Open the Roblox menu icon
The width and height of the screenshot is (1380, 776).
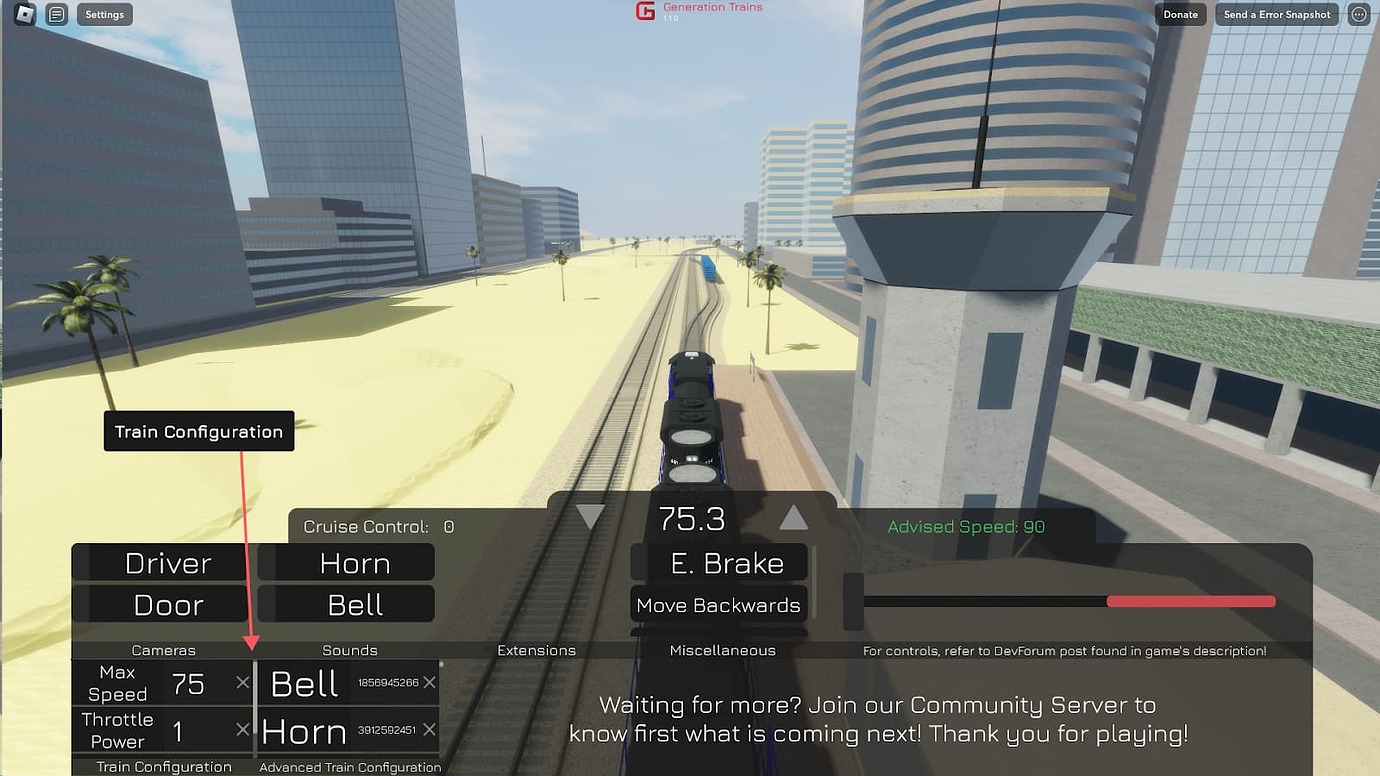(x=23, y=14)
